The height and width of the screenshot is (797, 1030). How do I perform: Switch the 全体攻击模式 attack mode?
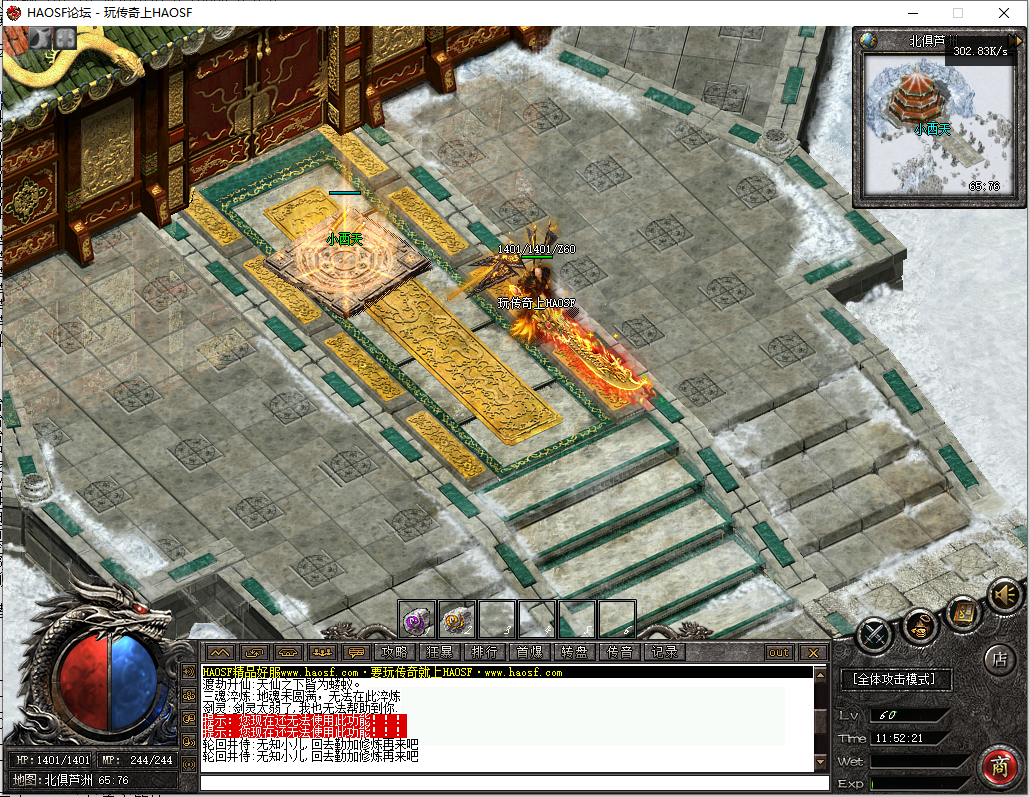click(x=895, y=680)
